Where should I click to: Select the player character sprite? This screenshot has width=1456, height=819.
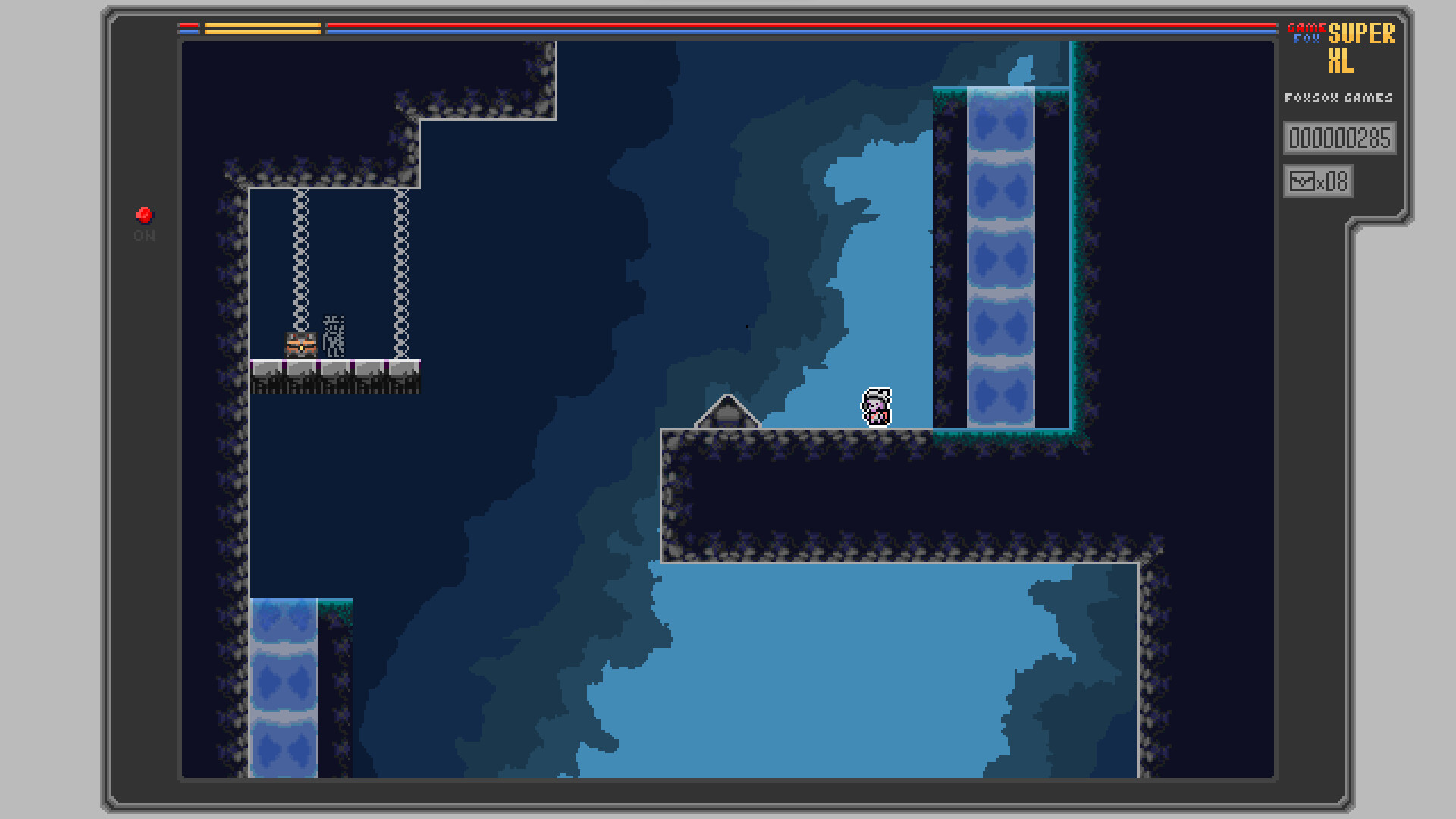click(876, 408)
